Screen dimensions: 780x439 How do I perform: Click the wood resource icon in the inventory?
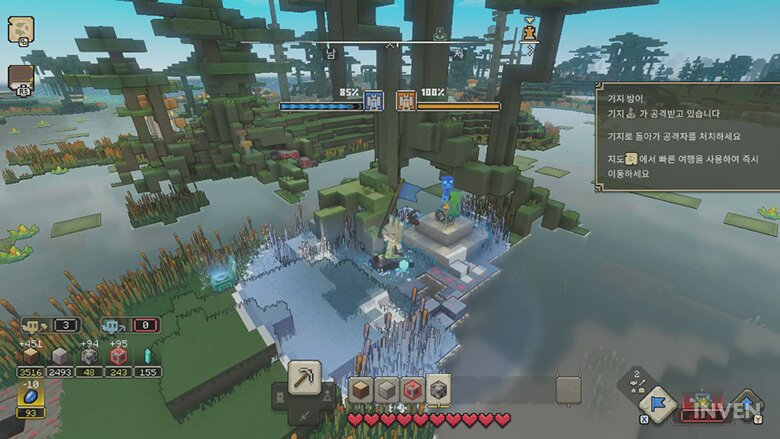click(31, 356)
